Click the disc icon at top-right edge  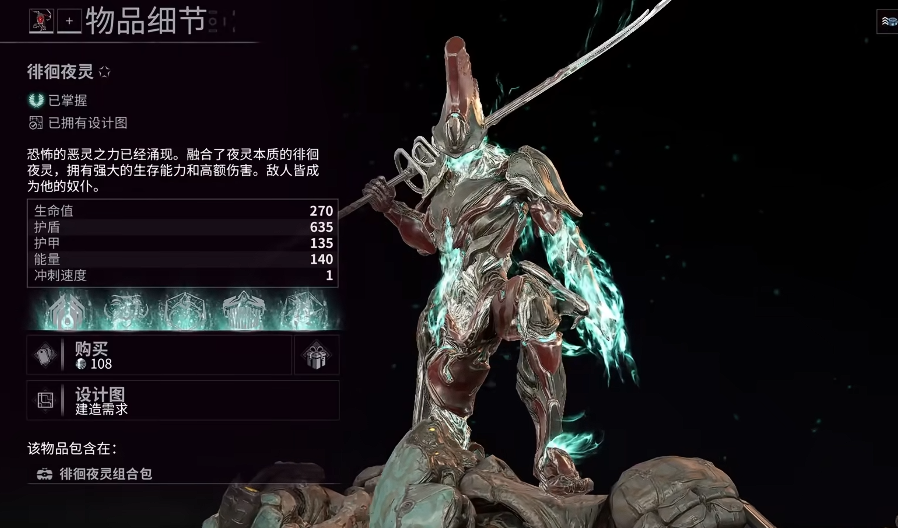(887, 20)
